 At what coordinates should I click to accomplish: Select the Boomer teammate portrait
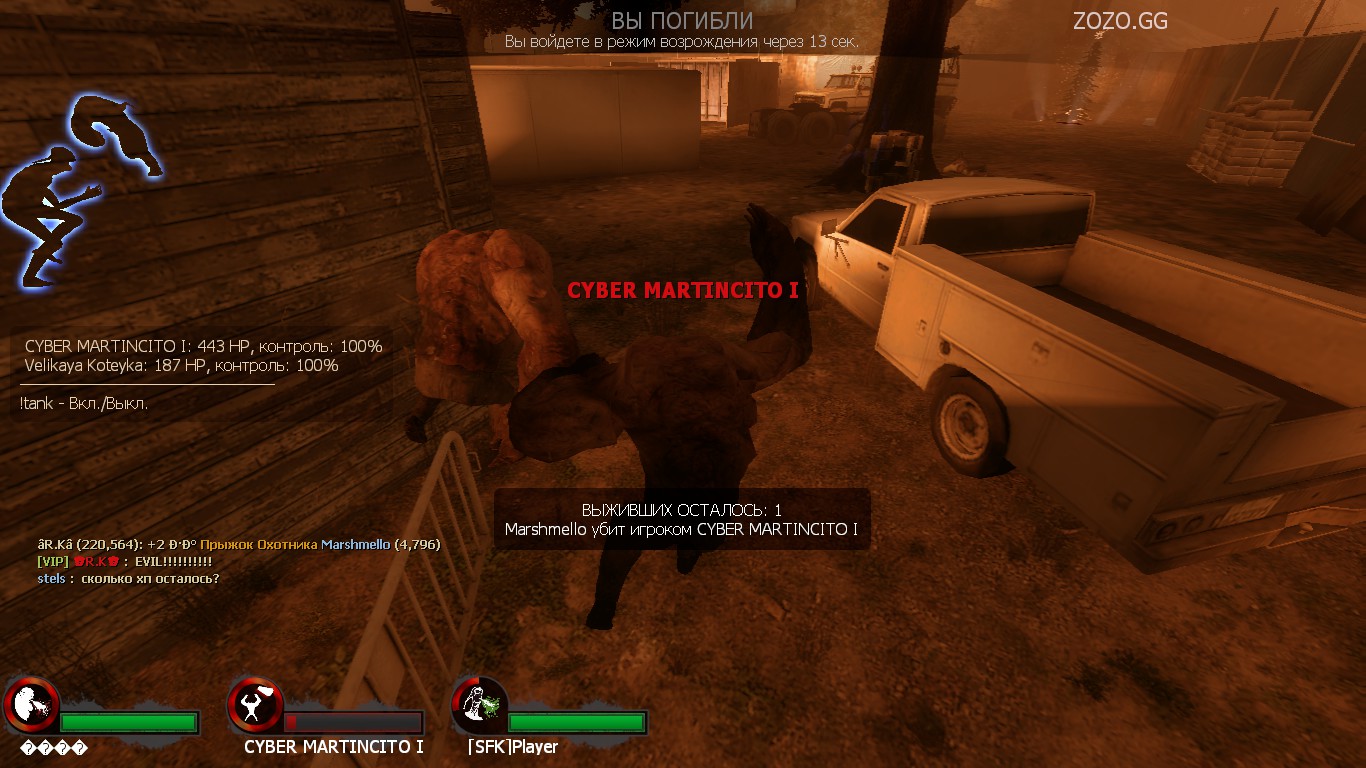tap(31, 706)
